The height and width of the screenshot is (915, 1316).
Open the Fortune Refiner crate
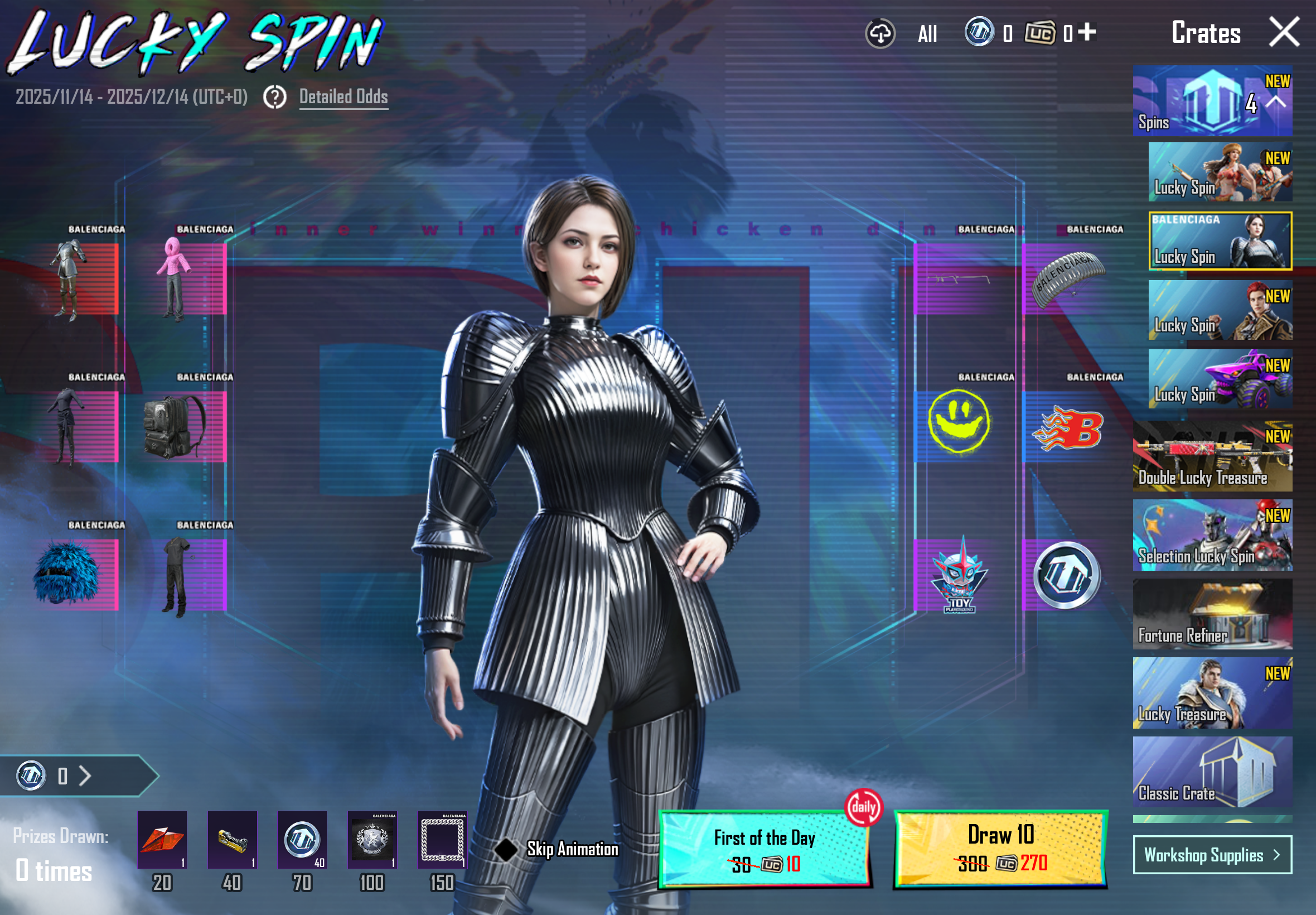[x=1212, y=614]
